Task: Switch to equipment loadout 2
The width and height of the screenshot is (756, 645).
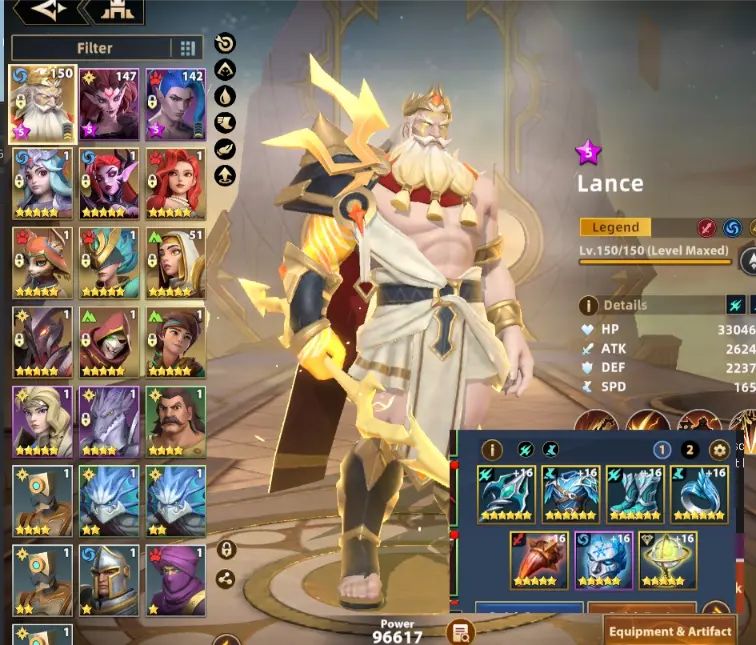Action: click(x=689, y=450)
